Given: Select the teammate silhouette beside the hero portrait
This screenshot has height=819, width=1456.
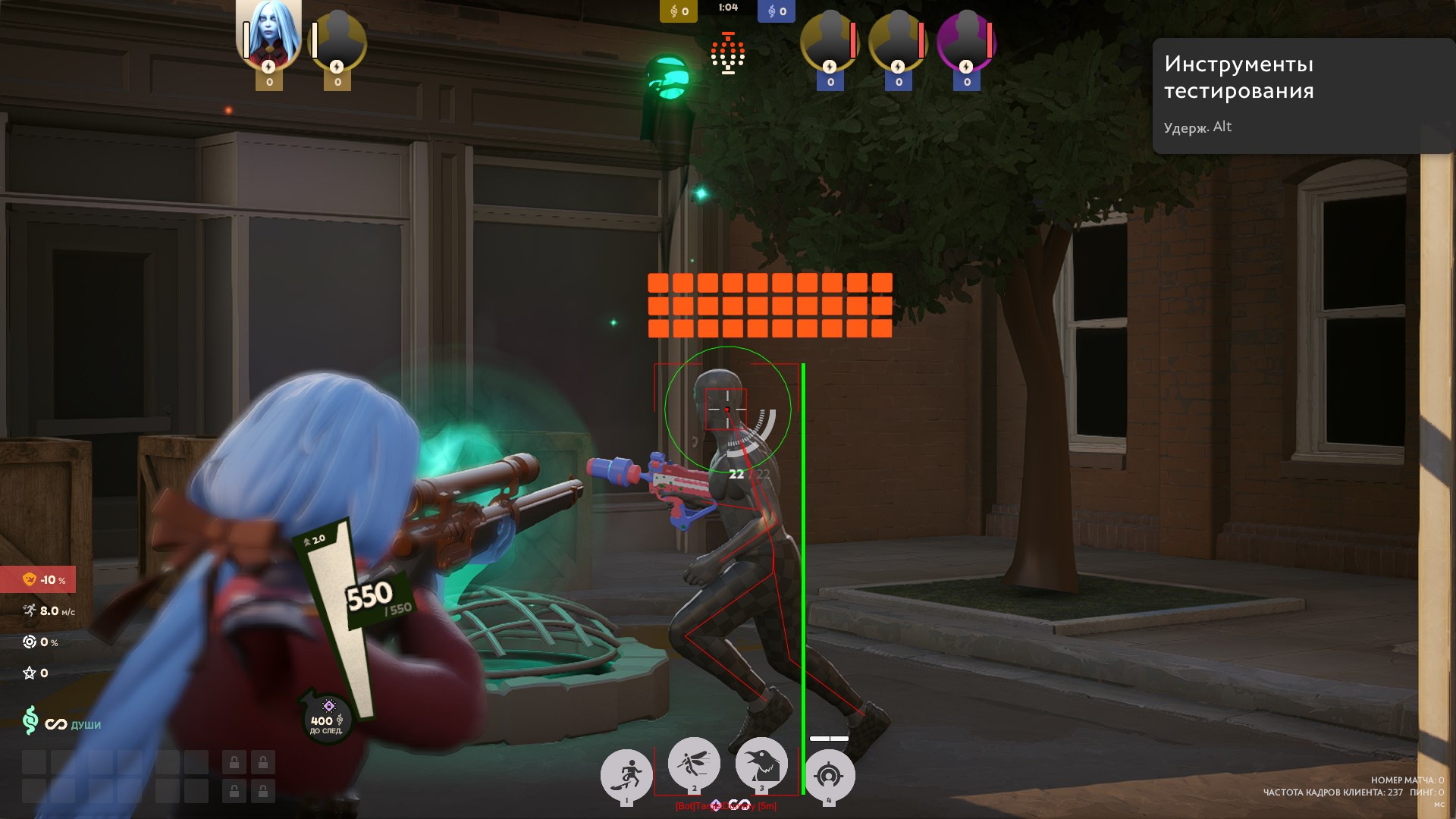Looking at the screenshot, I should (x=338, y=42).
